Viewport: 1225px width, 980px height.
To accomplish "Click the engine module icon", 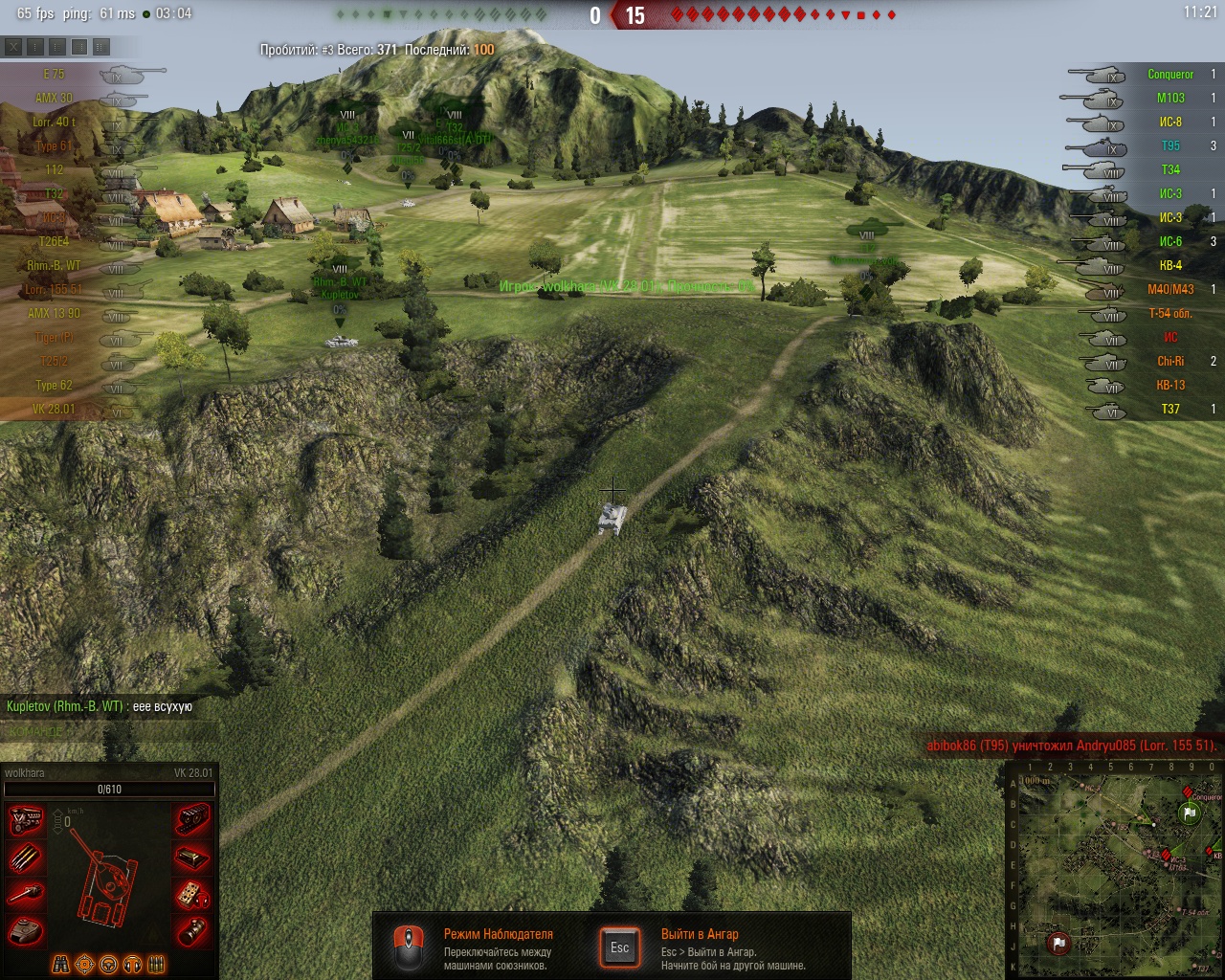I will [x=26, y=821].
